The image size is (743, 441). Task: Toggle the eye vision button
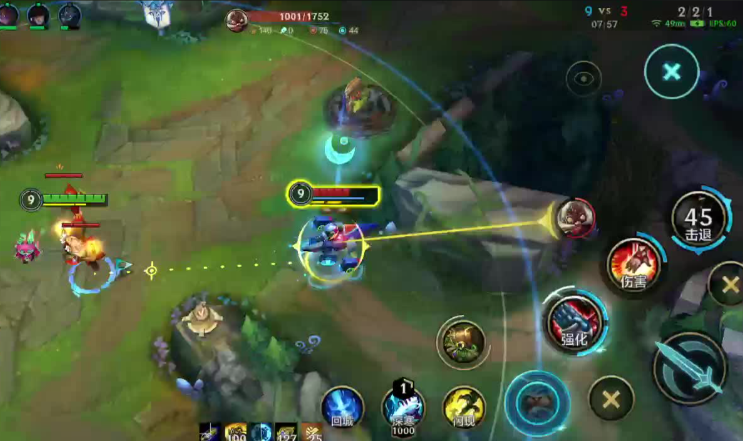pyautogui.click(x=583, y=78)
